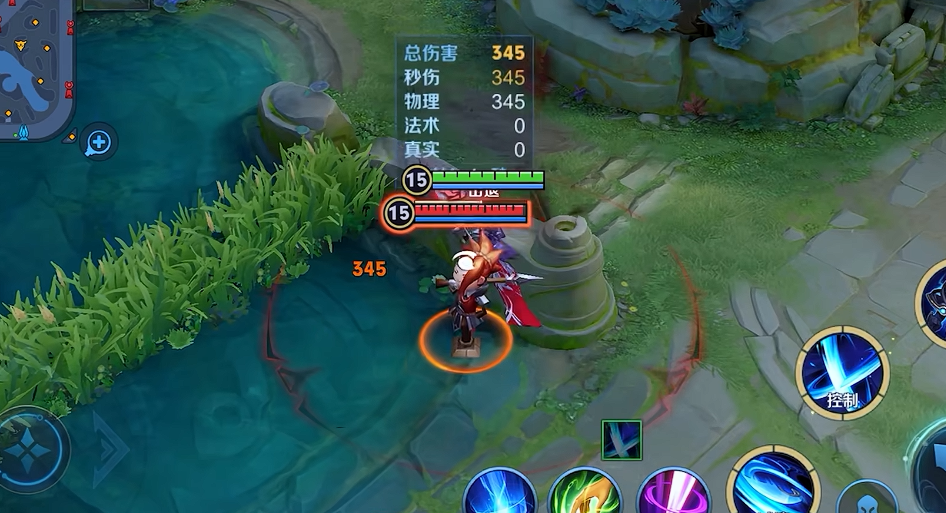
Task: Tap the small helmet icon button
Action: (x=866, y=500)
